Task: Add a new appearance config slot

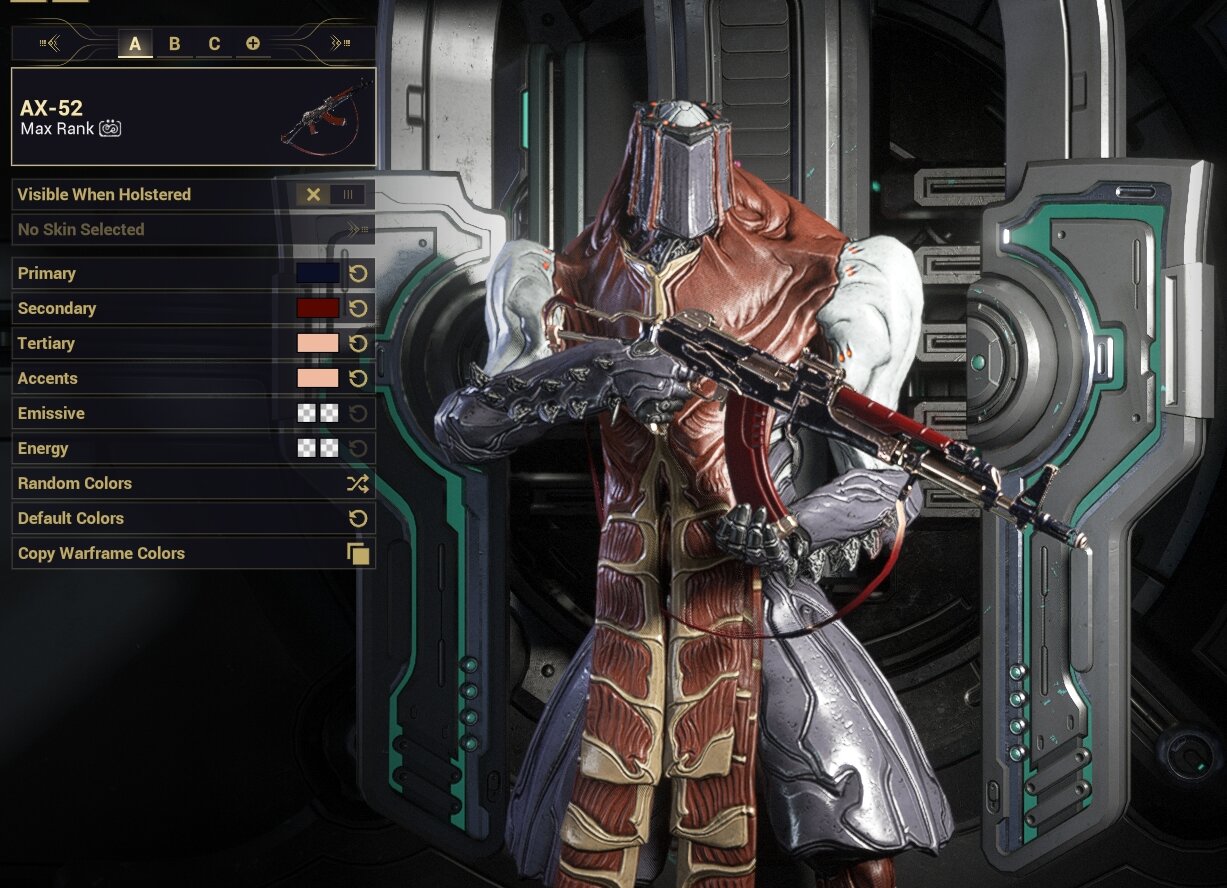Action: coord(253,43)
